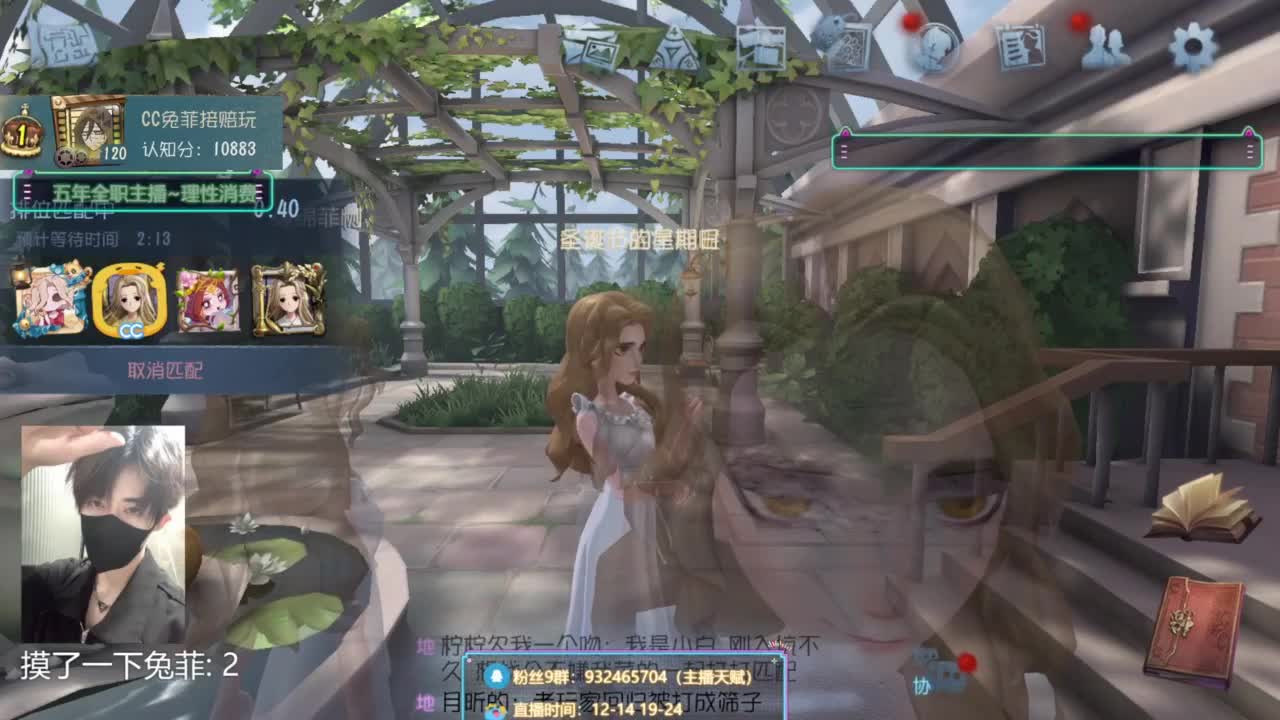Click the world chat globe icon
The image size is (1280, 720).
point(936,48)
